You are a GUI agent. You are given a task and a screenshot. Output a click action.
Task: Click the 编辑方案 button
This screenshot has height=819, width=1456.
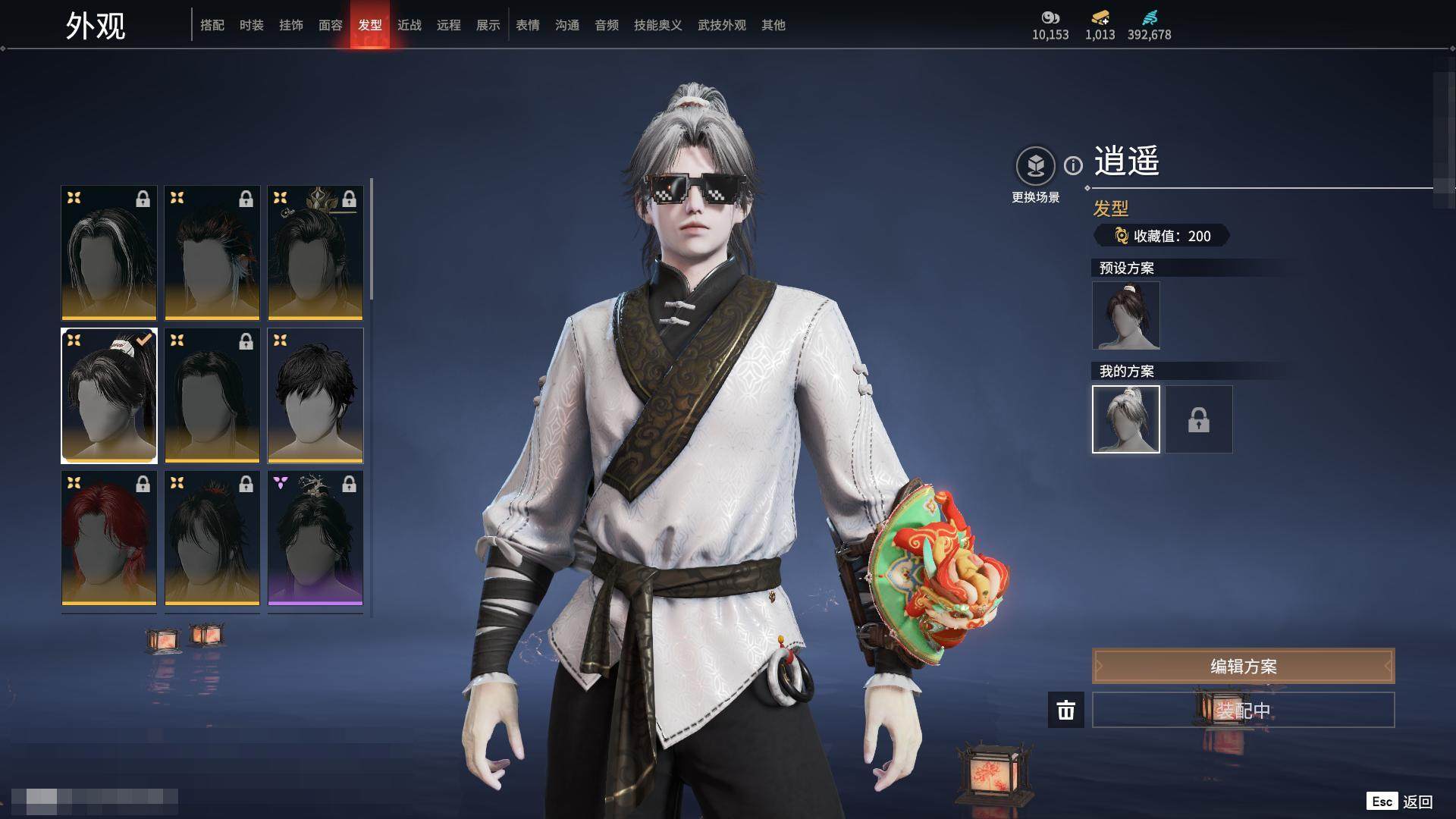(x=1243, y=666)
